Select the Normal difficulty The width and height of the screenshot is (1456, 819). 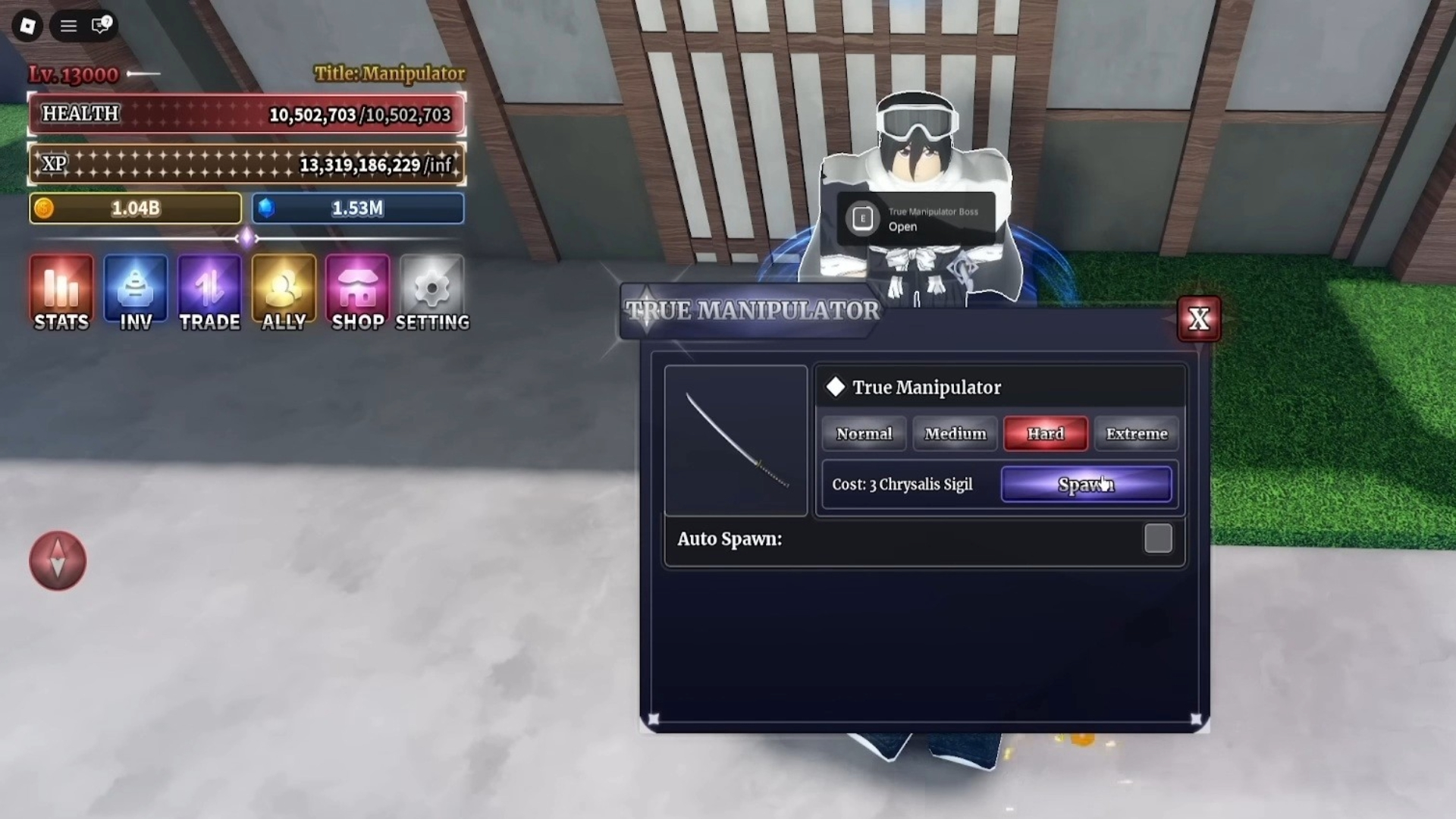tap(863, 434)
